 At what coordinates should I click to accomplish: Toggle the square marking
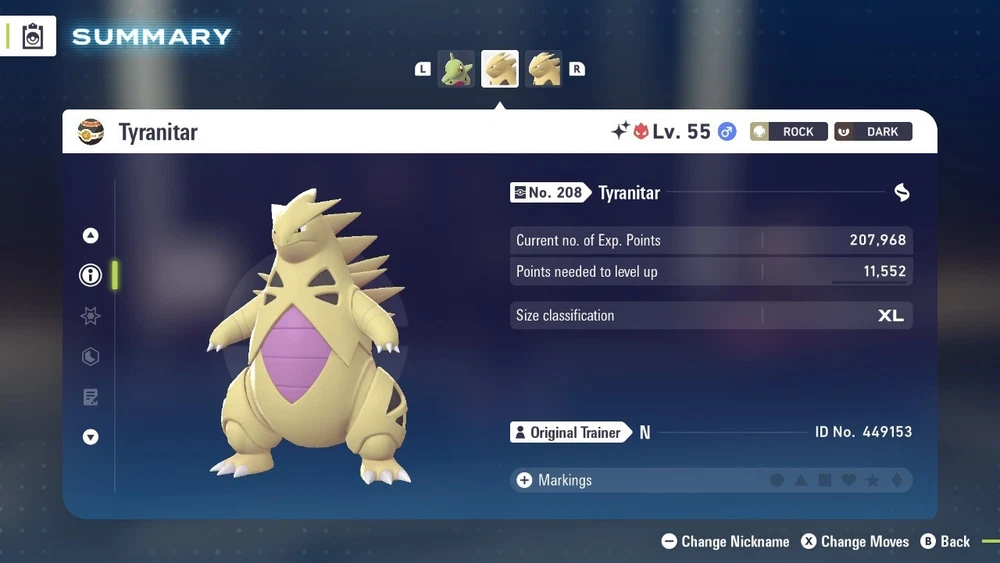pos(825,481)
